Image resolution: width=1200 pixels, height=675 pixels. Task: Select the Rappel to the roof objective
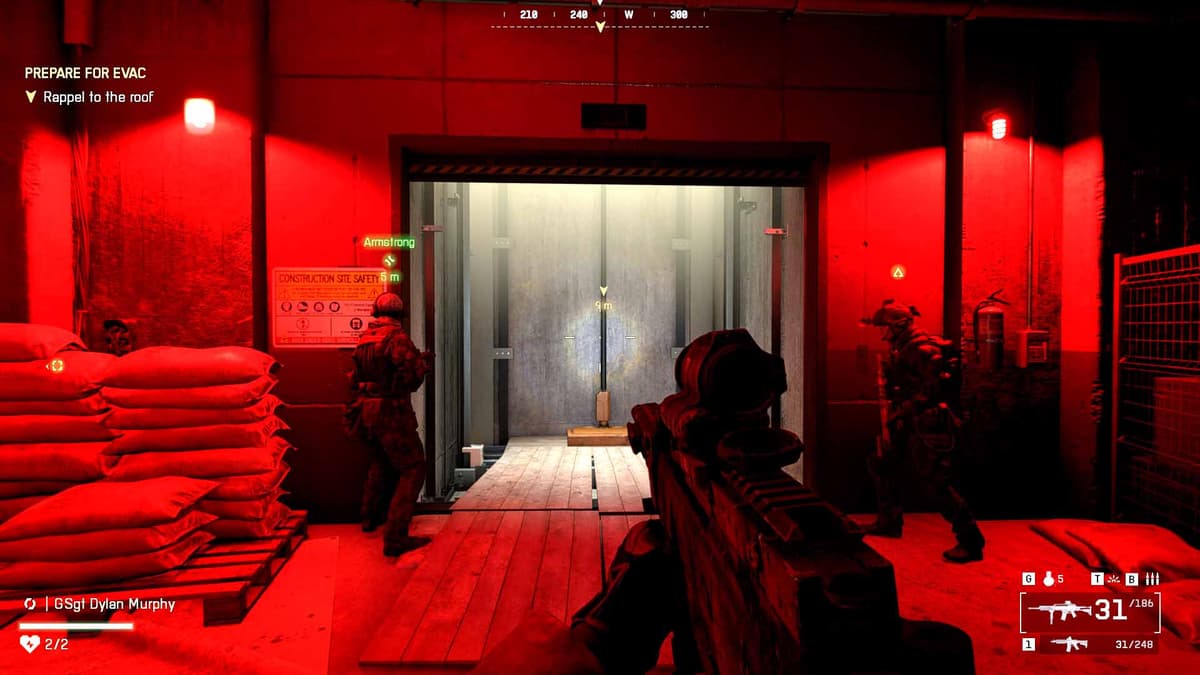98,98
